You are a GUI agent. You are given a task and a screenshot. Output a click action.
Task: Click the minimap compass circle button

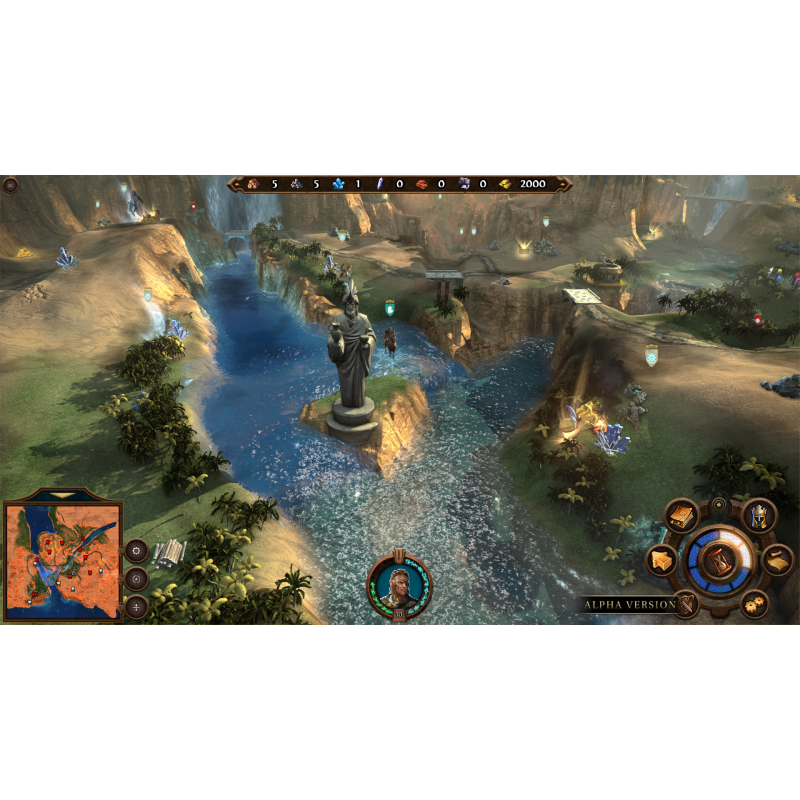point(136,579)
